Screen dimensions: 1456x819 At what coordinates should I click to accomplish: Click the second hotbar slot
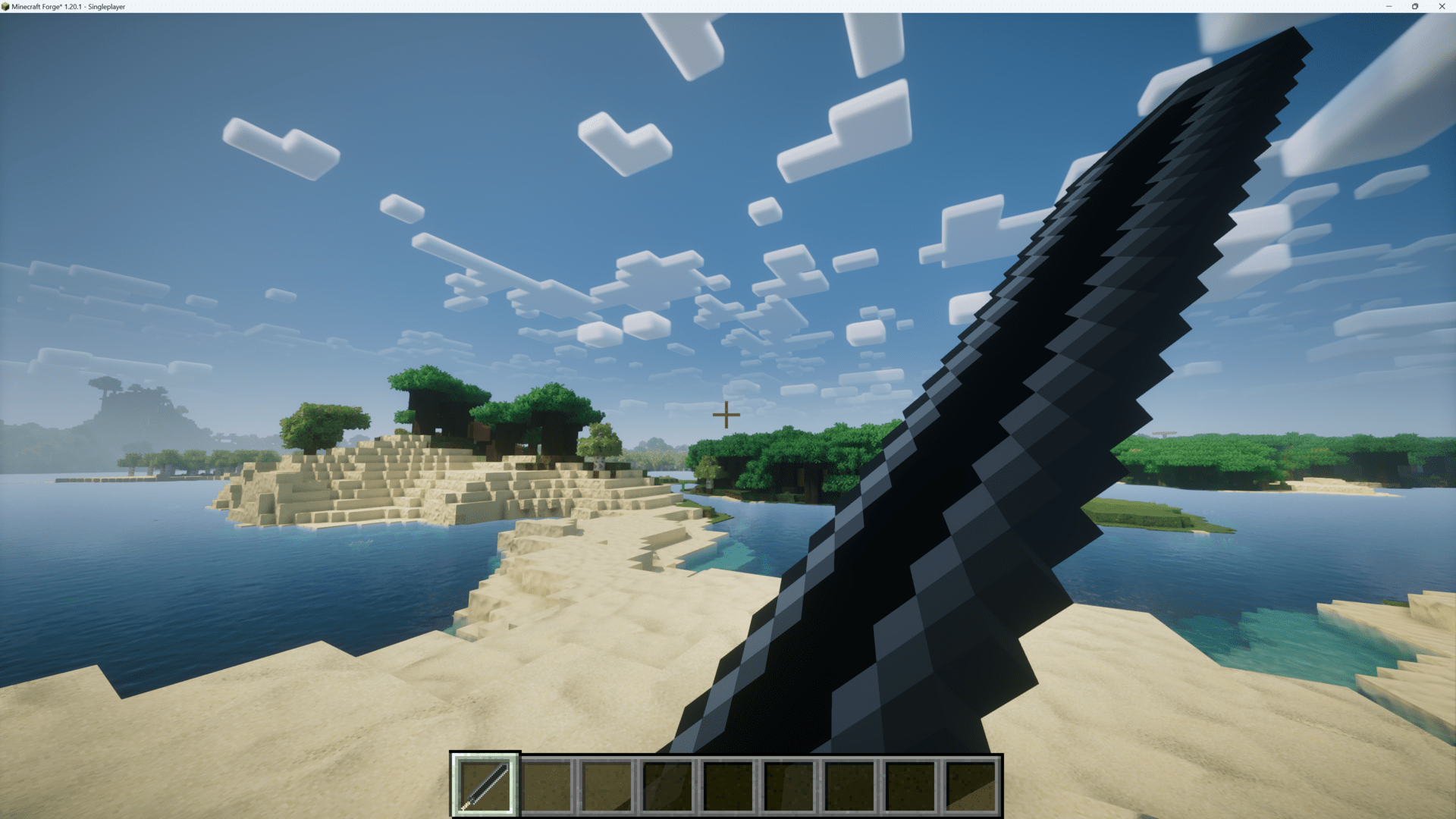pyautogui.click(x=546, y=785)
